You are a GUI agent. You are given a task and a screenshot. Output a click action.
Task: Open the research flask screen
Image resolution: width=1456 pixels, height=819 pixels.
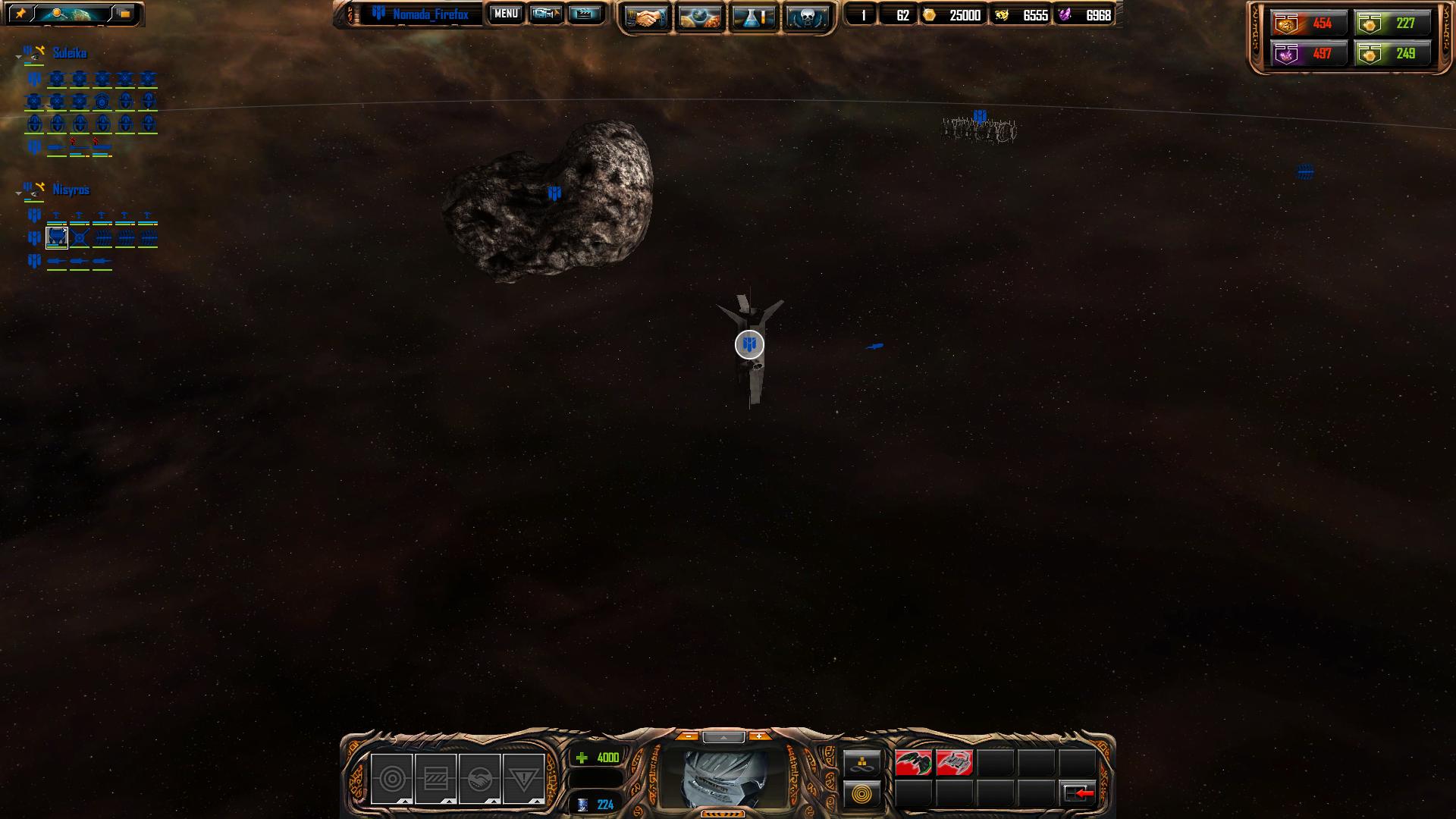point(753,17)
